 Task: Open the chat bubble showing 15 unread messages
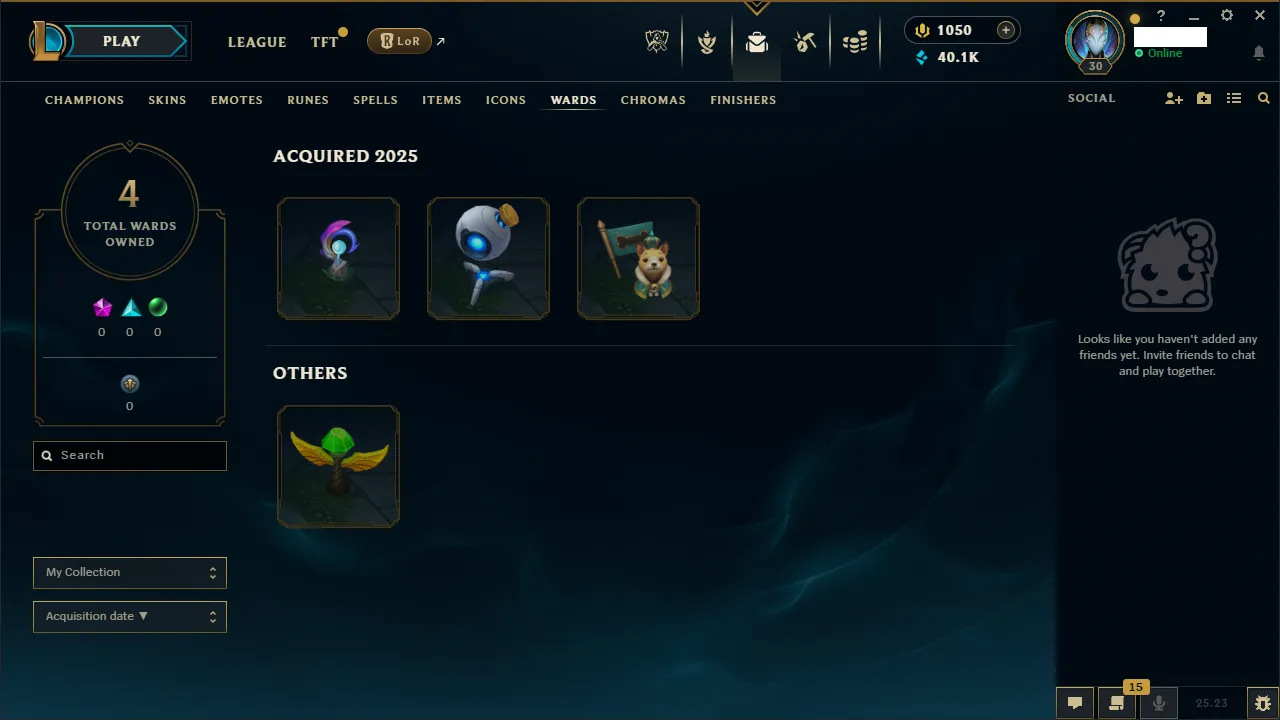[x=1117, y=702]
